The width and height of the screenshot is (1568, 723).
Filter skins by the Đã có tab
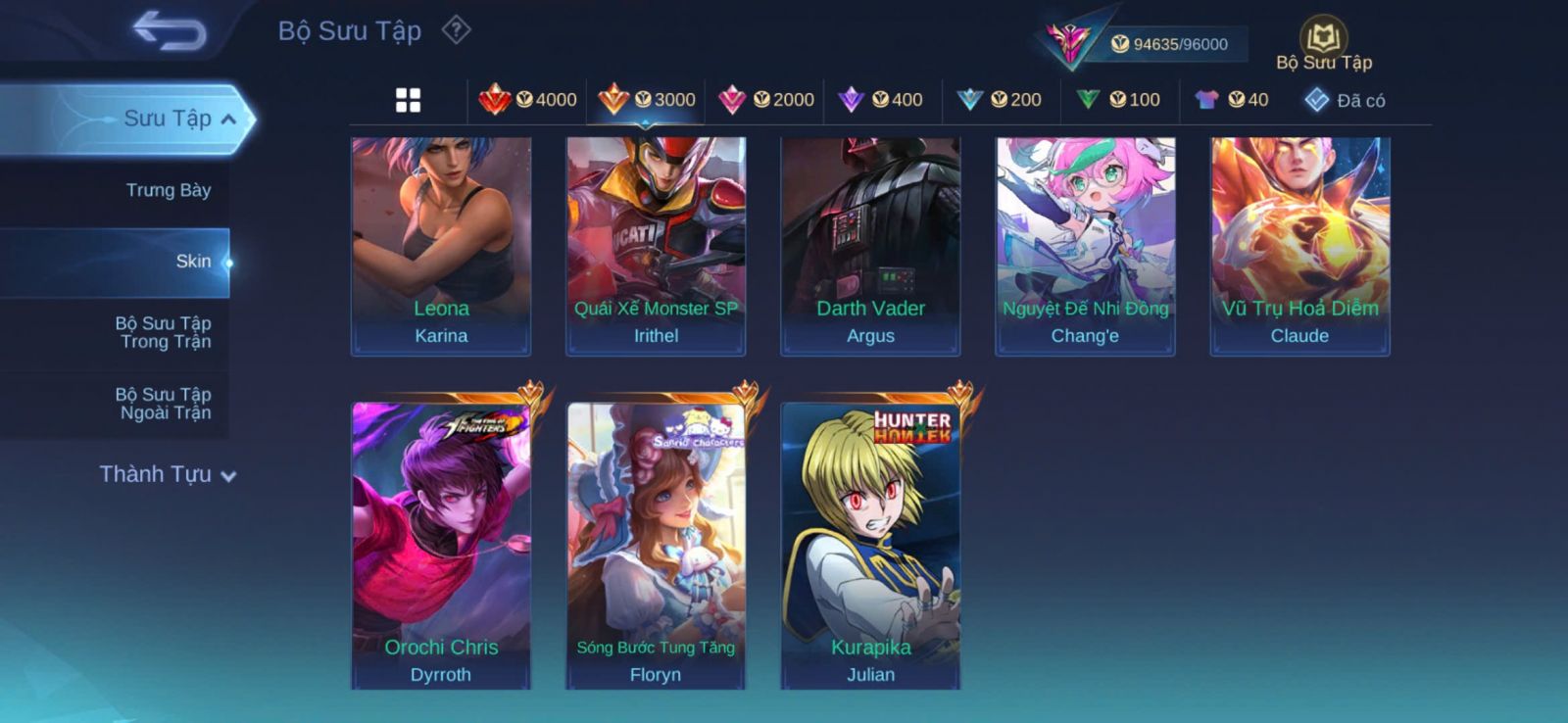click(x=1345, y=100)
